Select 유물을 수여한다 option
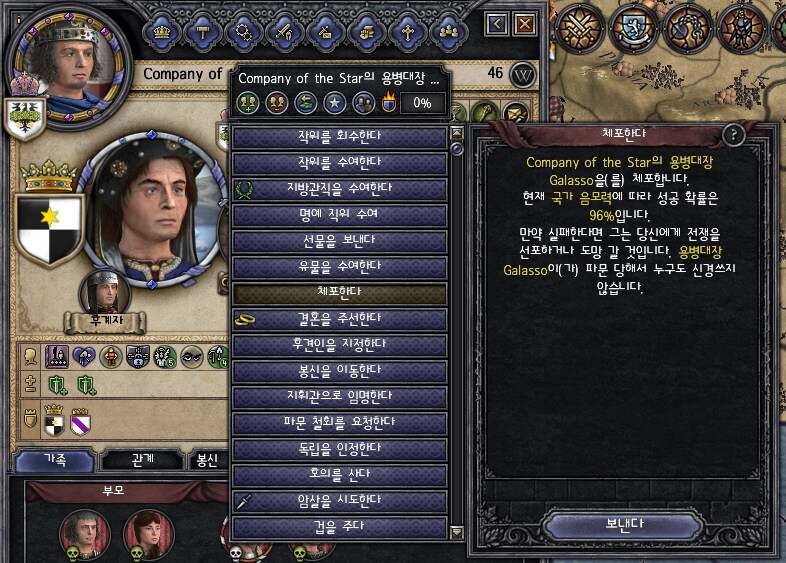This screenshot has height=563, width=786. tap(340, 267)
